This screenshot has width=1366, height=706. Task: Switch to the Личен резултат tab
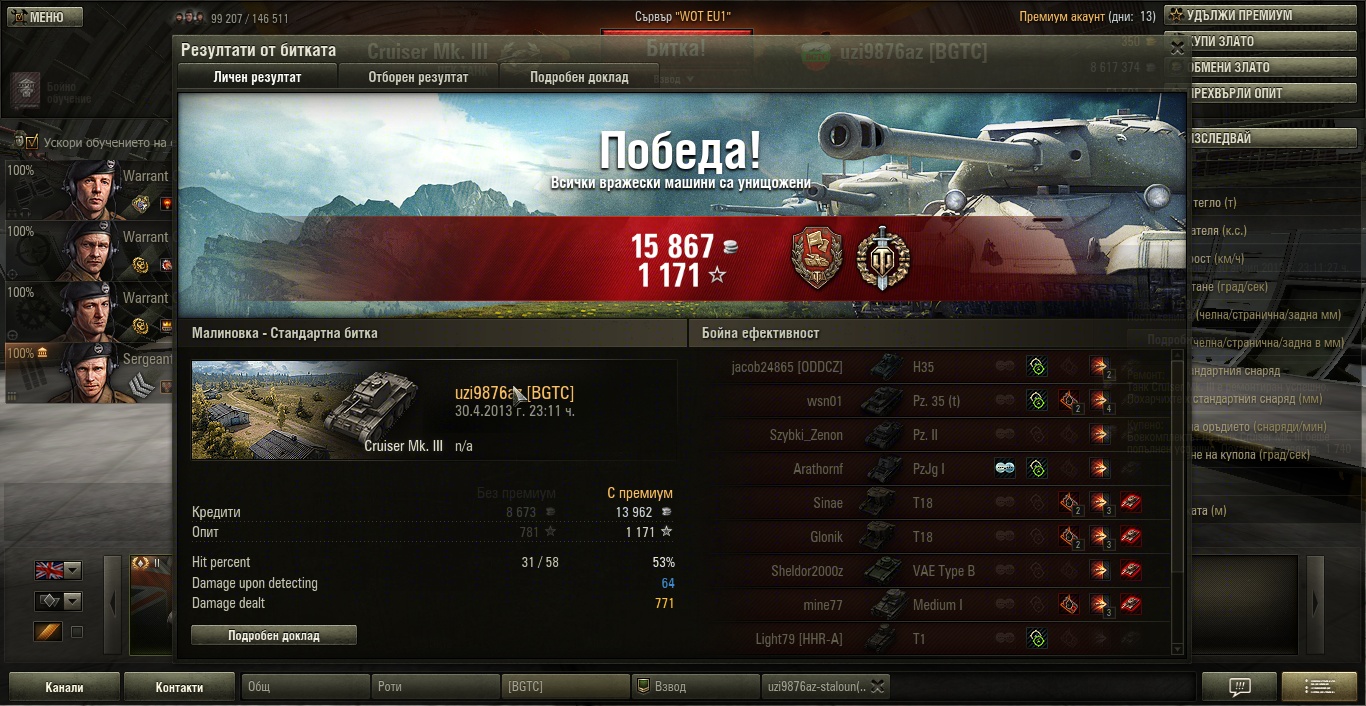(257, 77)
